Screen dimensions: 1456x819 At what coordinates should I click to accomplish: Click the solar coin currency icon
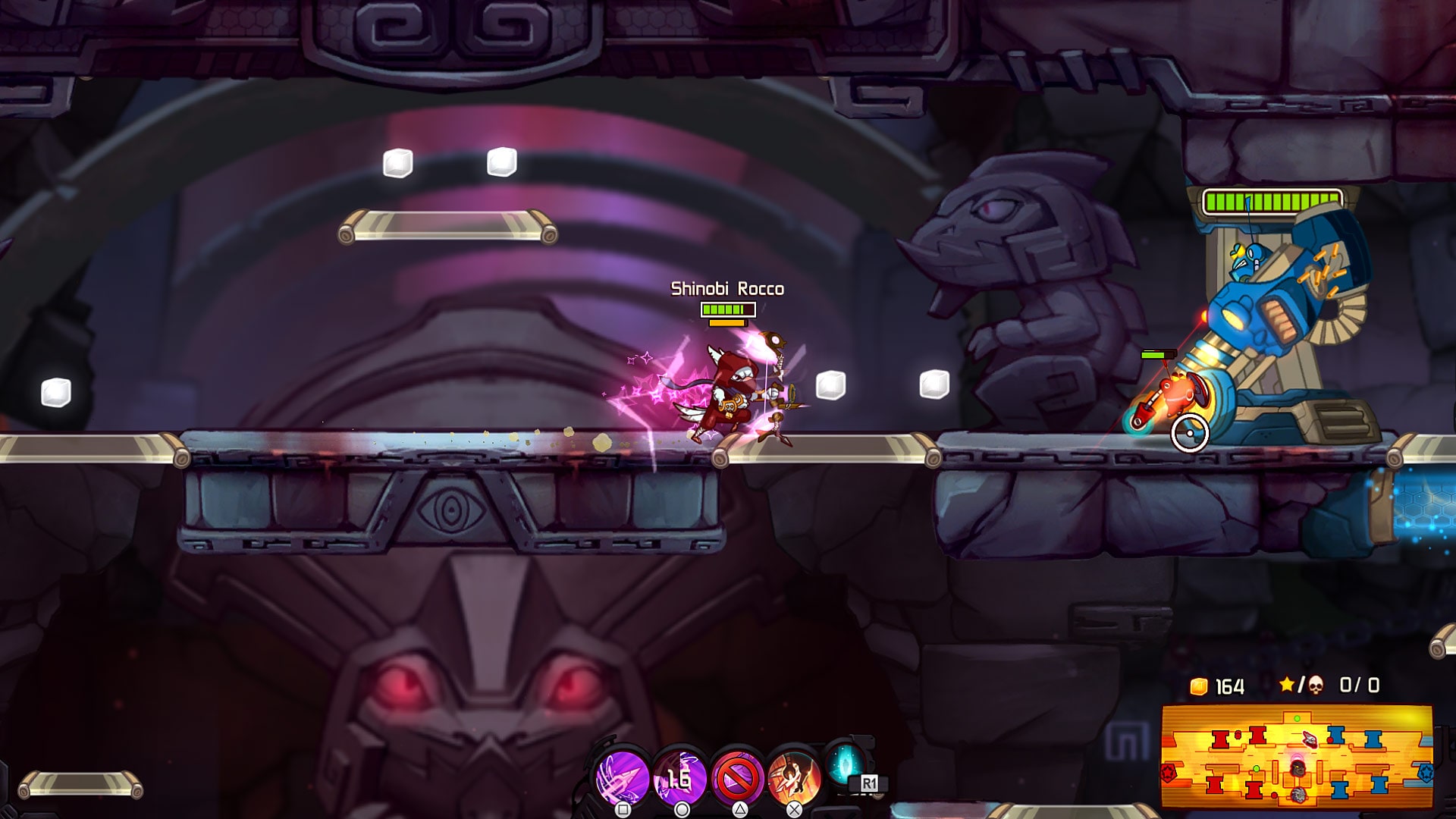pos(1198,685)
